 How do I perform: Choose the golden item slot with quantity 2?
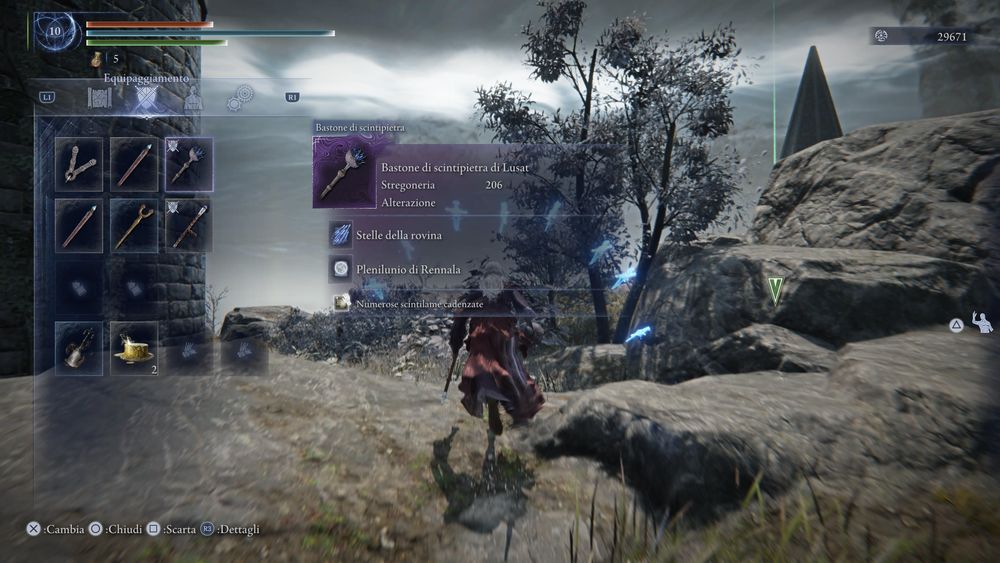pos(134,348)
